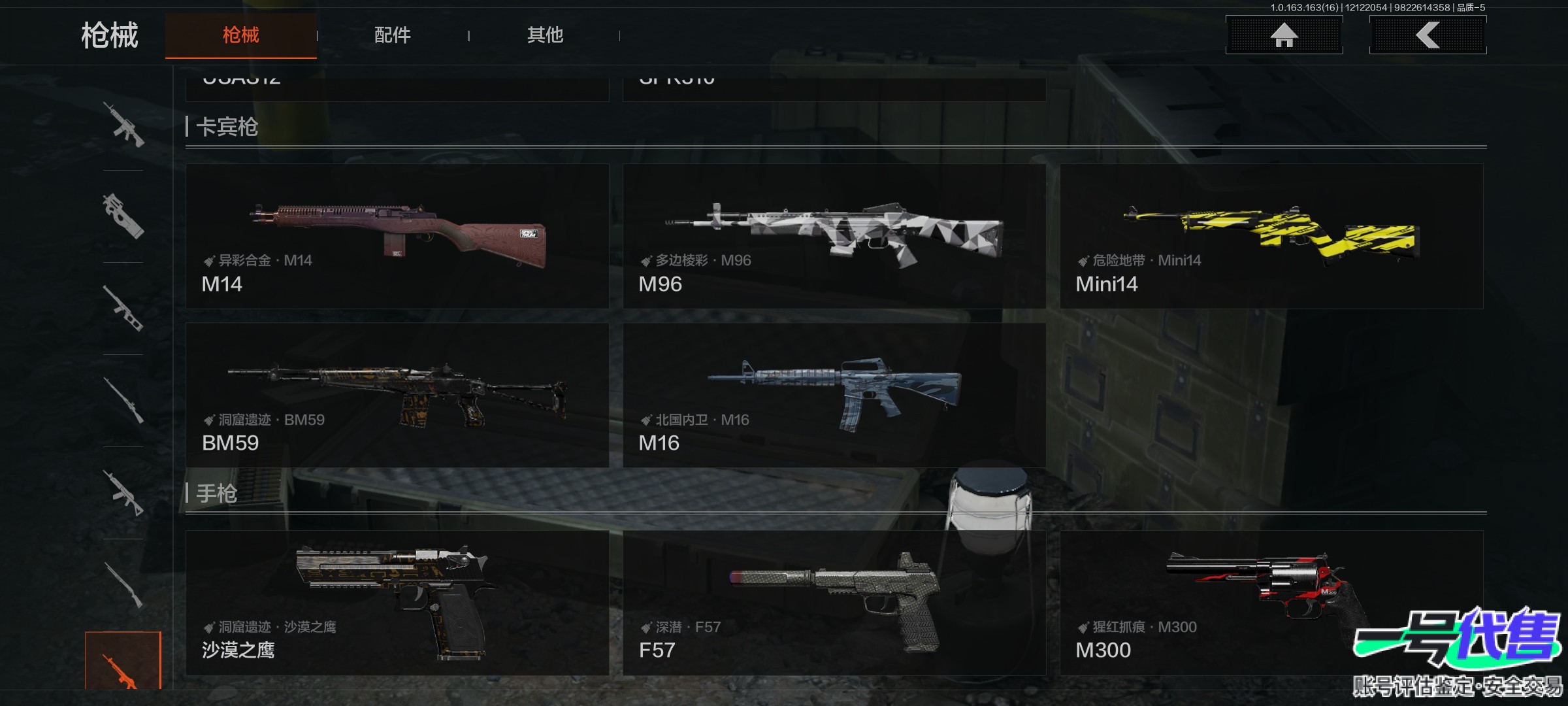Open the 配件 tab

pyautogui.click(x=392, y=35)
